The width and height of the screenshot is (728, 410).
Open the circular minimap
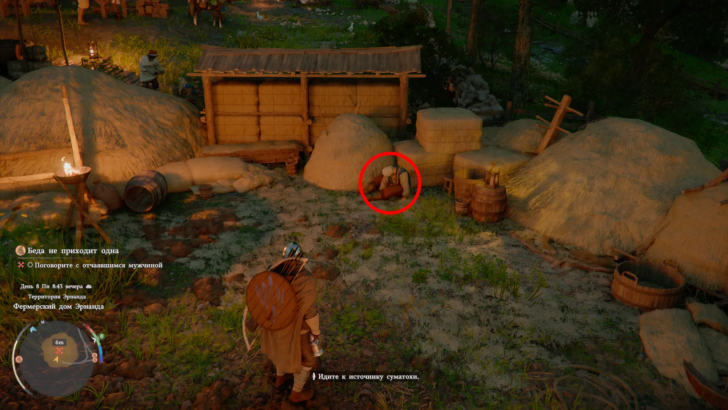(x=55, y=357)
